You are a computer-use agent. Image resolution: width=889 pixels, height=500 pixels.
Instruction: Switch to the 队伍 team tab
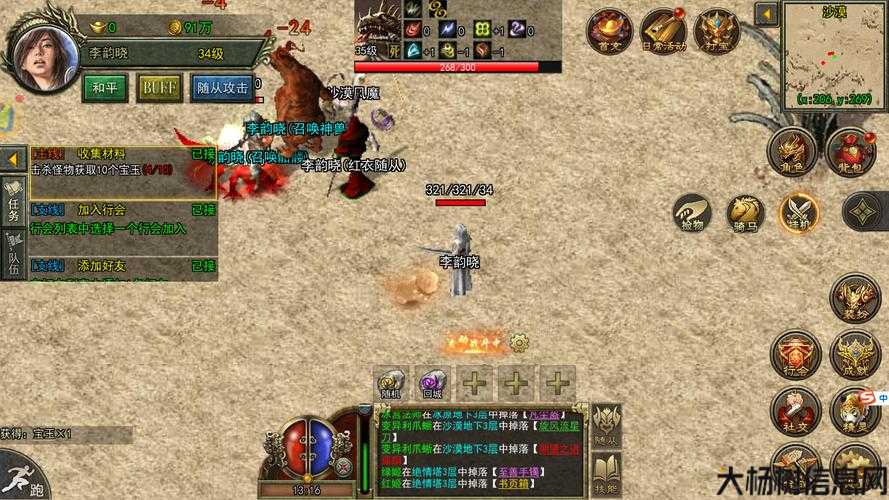click(14, 253)
